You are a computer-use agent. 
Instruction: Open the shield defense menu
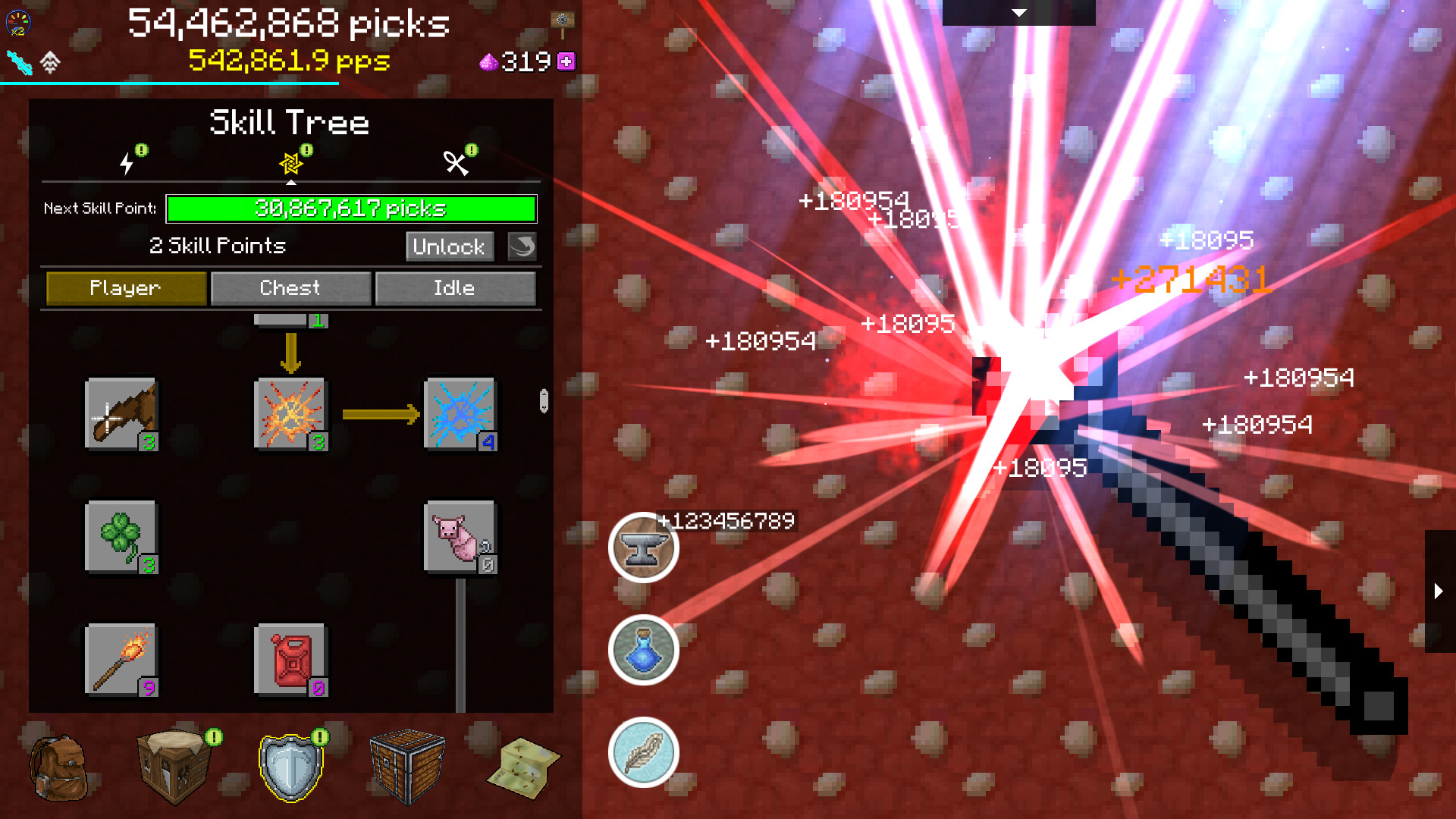[290, 768]
